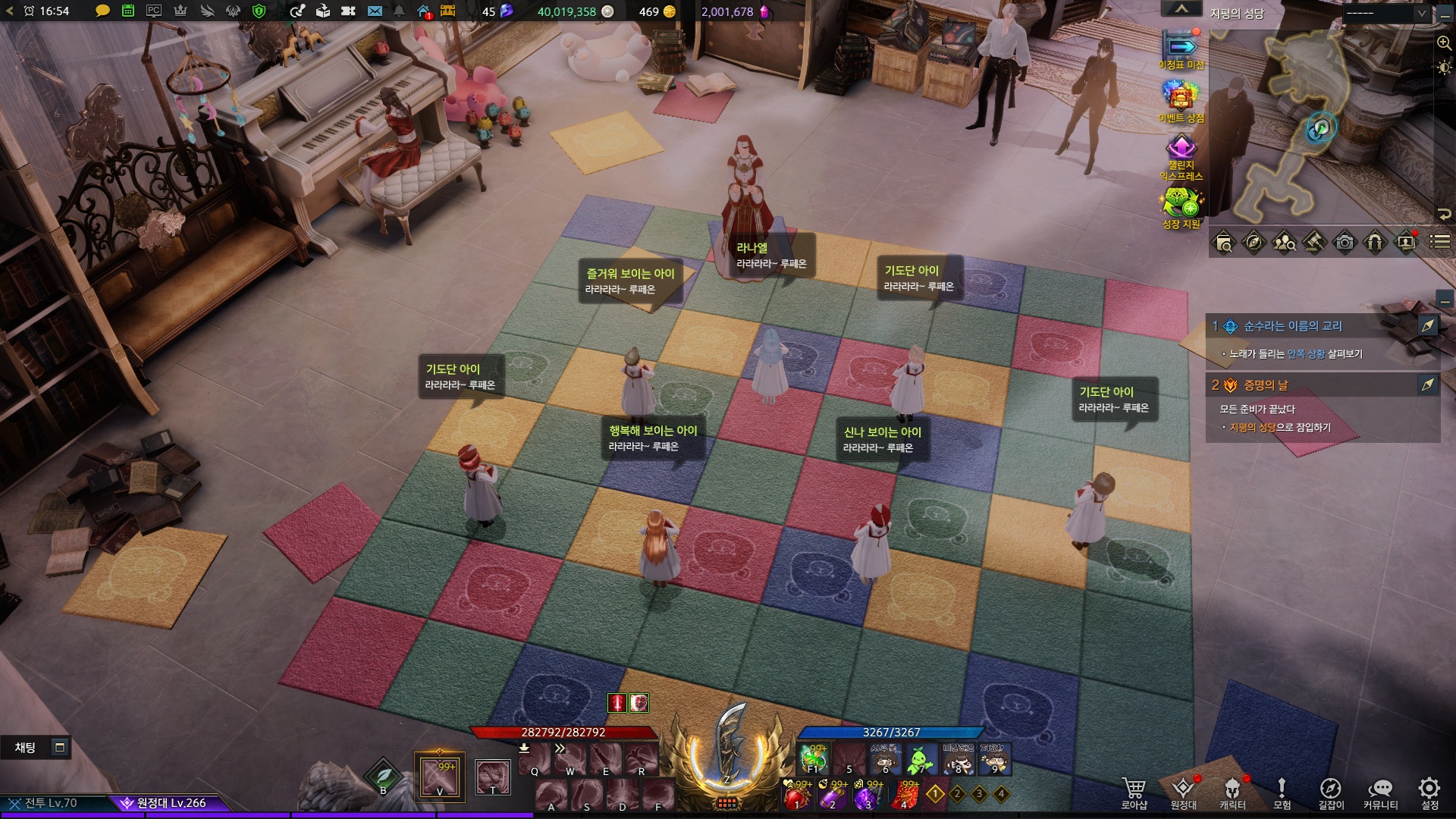Click the camera screenshot icon under minimap
This screenshot has width=1456, height=819.
1345,243
